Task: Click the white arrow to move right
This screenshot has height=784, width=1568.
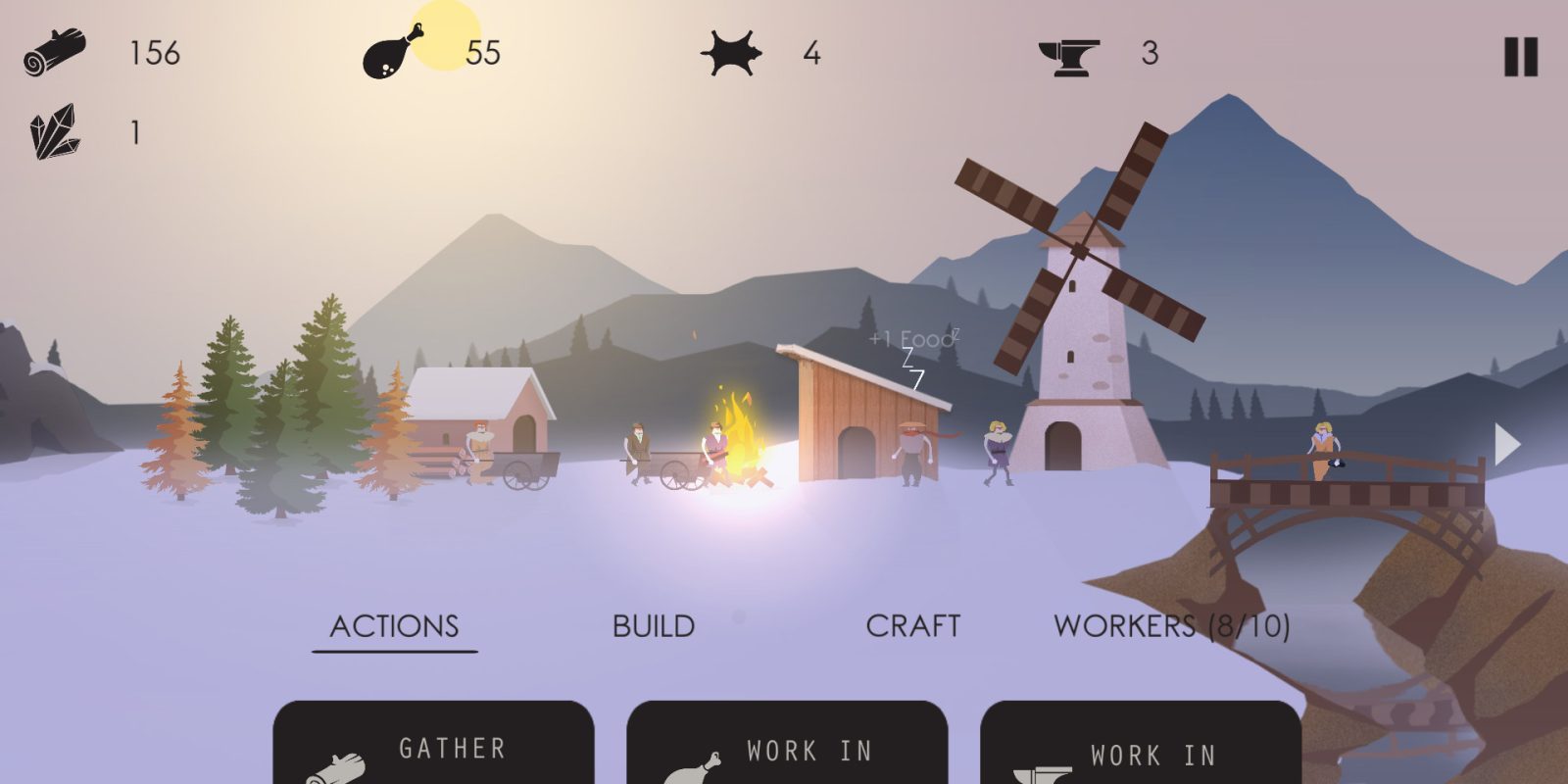Action: click(1506, 445)
